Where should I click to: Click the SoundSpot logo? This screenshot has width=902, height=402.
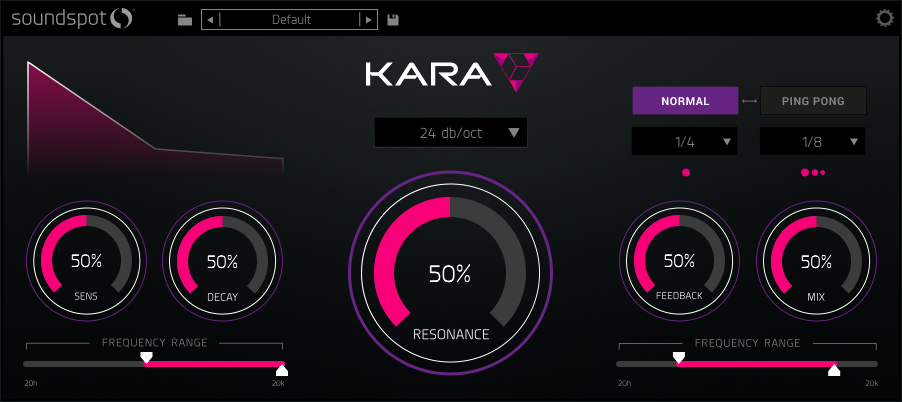pyautogui.click(x=72, y=18)
